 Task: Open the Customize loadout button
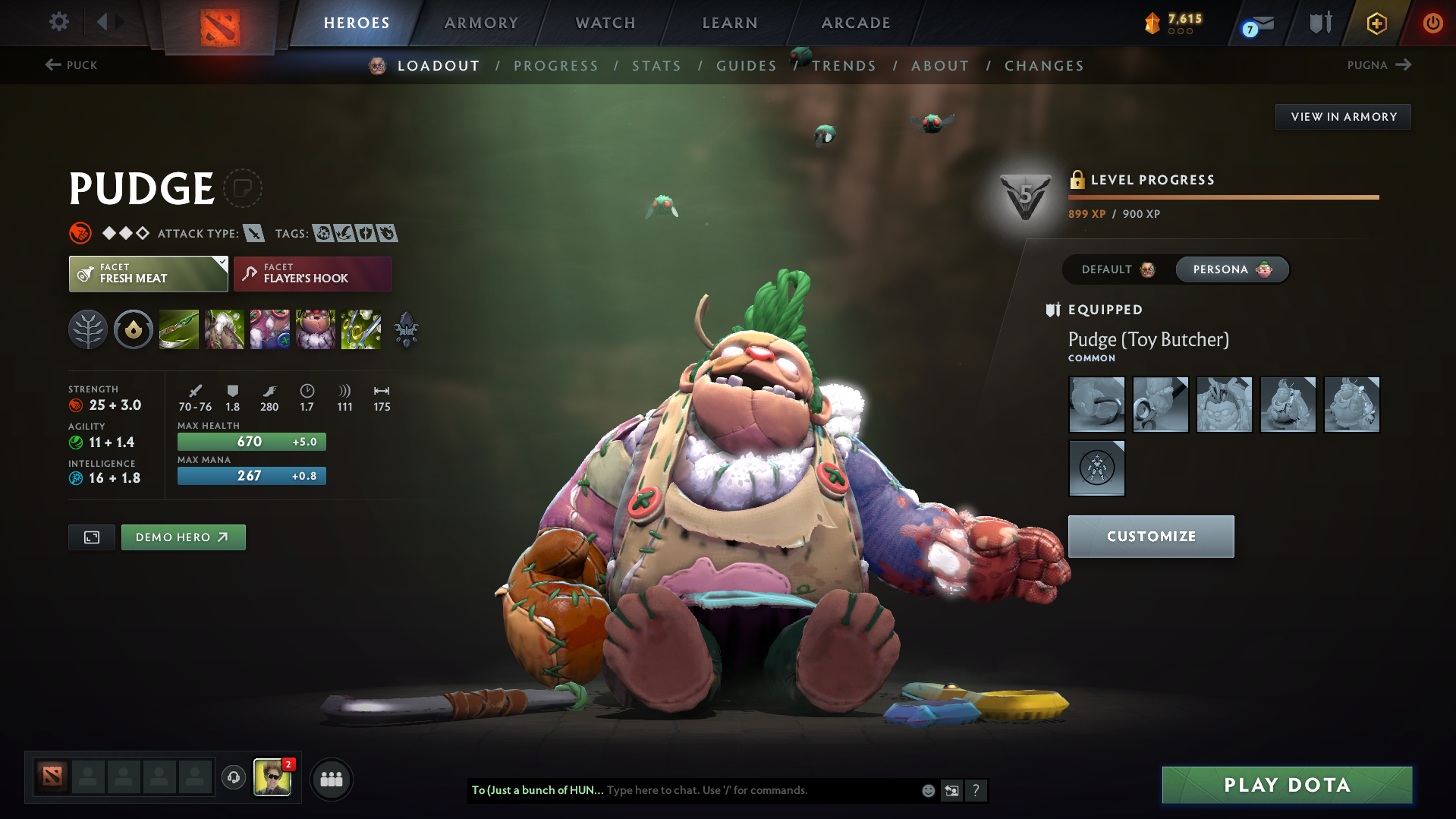pyautogui.click(x=1150, y=537)
